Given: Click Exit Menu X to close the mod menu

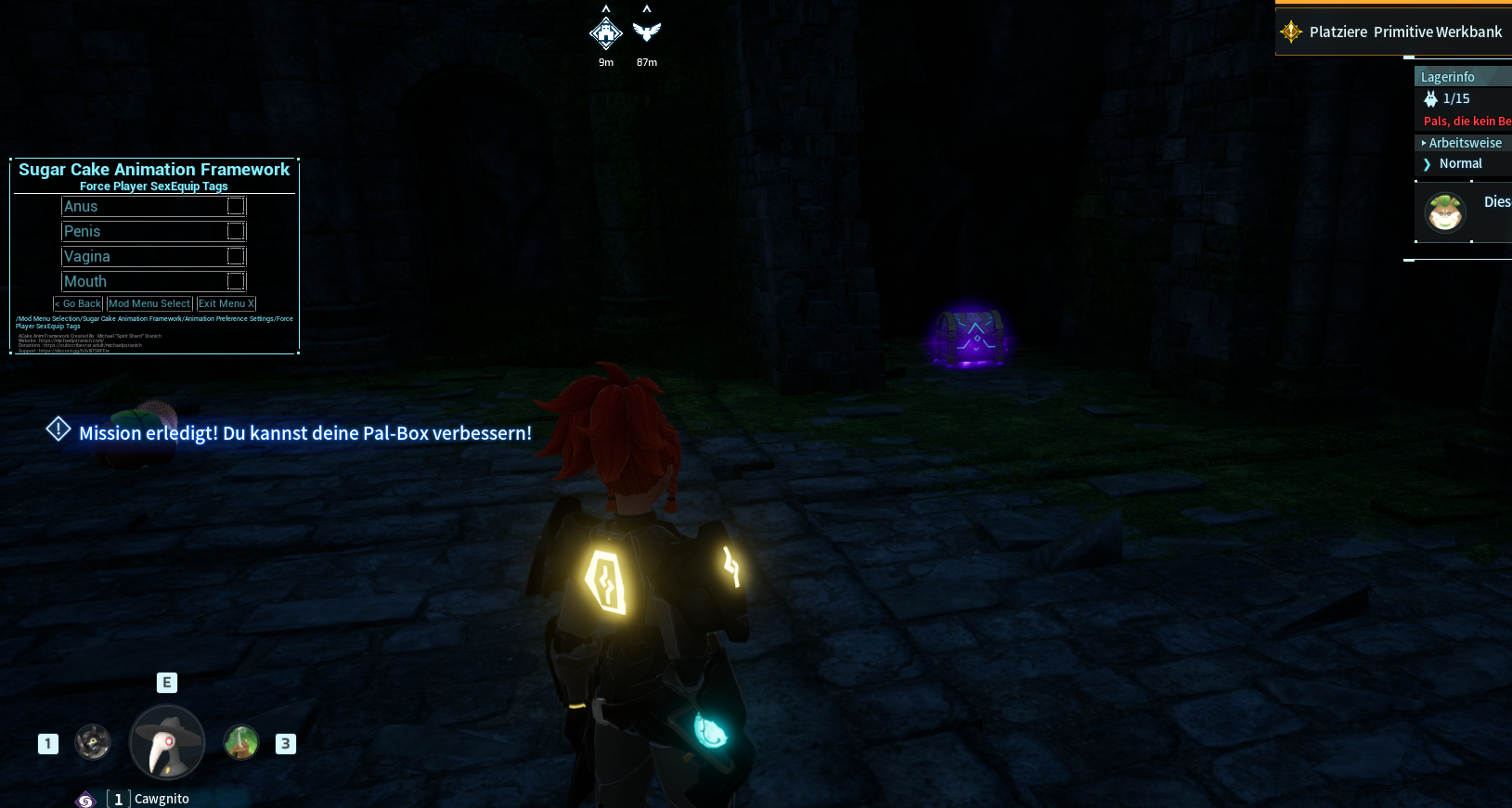Looking at the screenshot, I should point(226,303).
